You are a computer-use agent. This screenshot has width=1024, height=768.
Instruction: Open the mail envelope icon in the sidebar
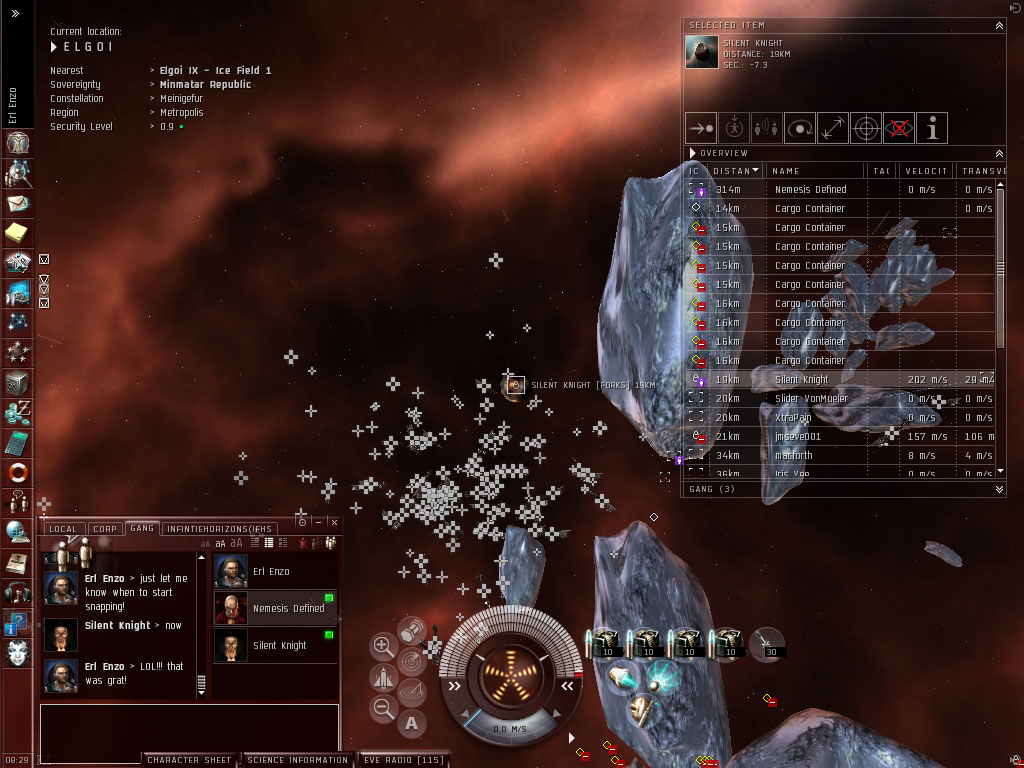18,204
